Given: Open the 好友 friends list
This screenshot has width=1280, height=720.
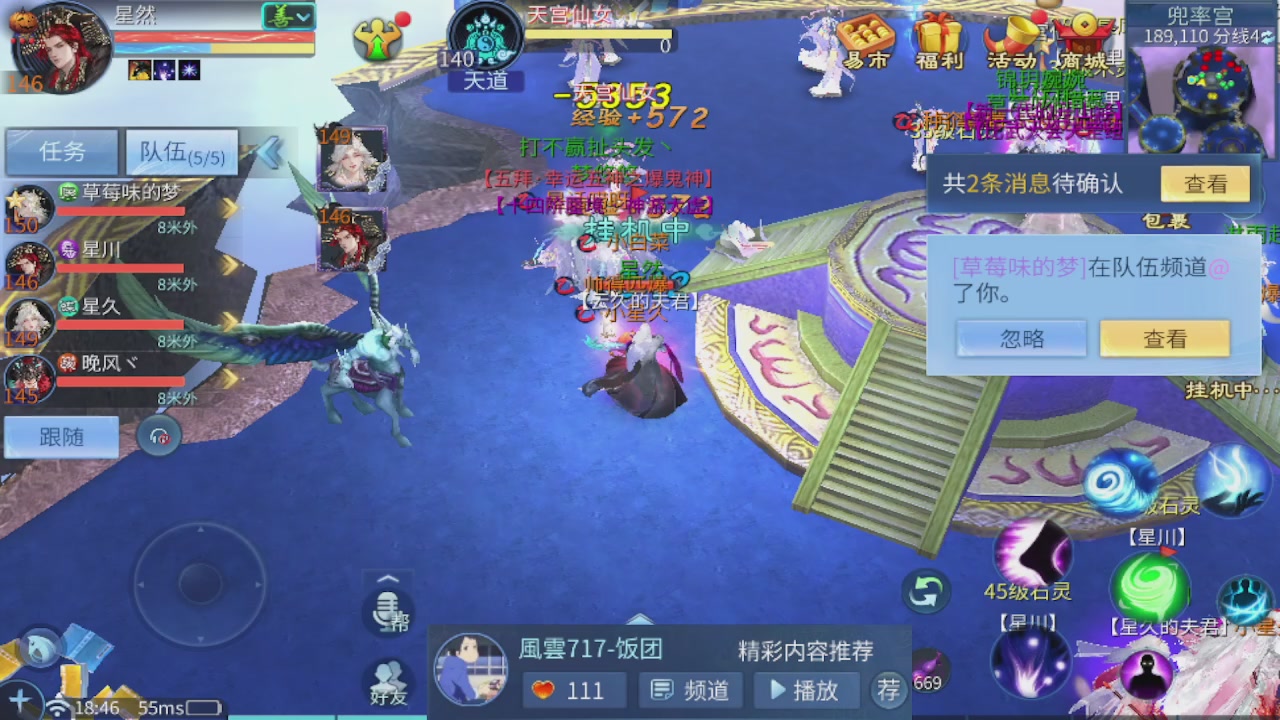Looking at the screenshot, I should point(388,678).
